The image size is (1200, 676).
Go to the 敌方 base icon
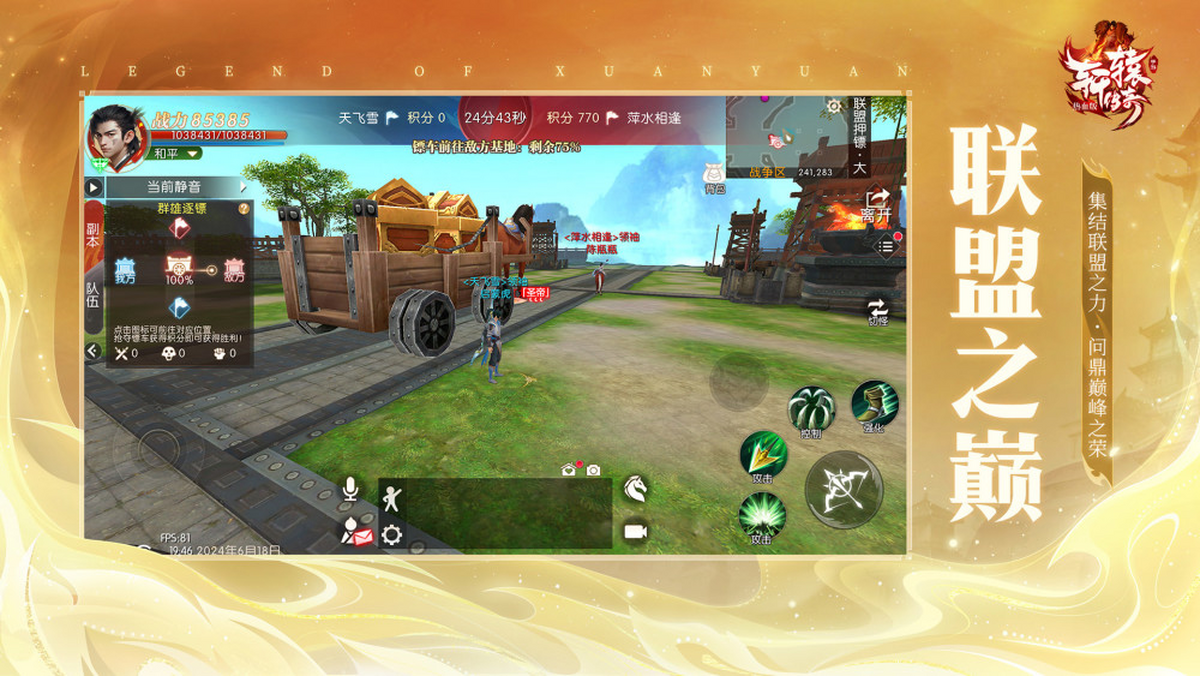(234, 271)
